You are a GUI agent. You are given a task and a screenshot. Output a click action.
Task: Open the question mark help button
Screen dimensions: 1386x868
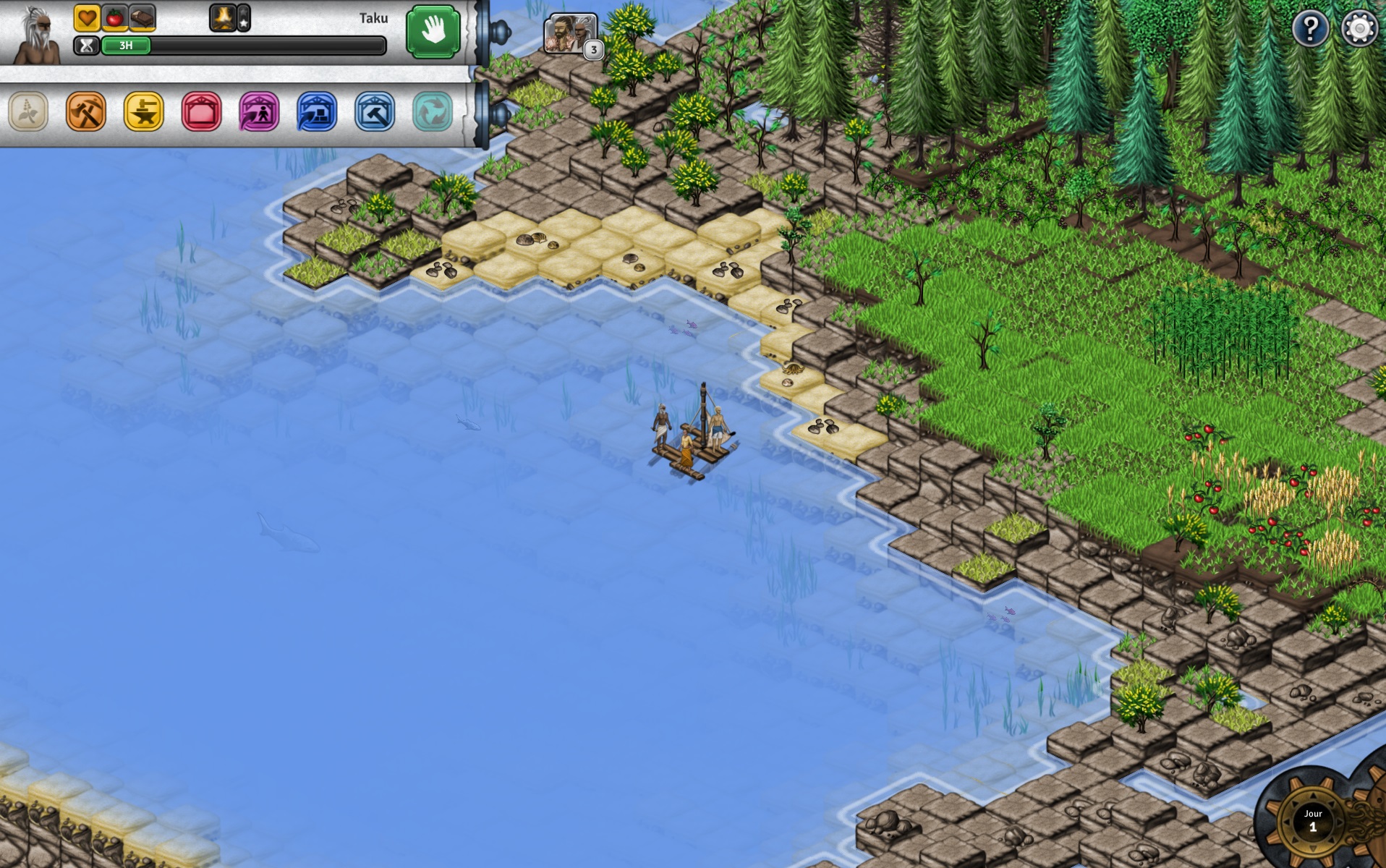pyautogui.click(x=1310, y=29)
